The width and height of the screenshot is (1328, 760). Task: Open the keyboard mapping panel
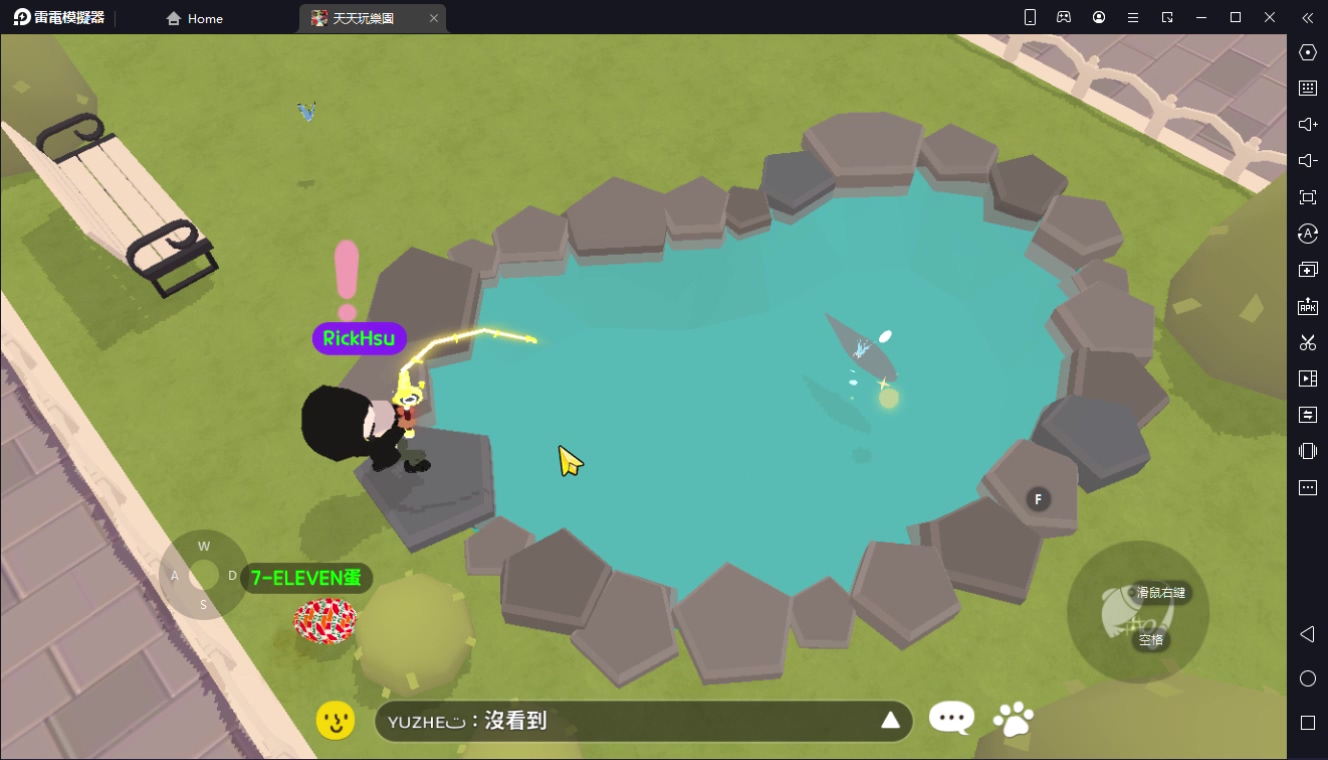[1307, 88]
